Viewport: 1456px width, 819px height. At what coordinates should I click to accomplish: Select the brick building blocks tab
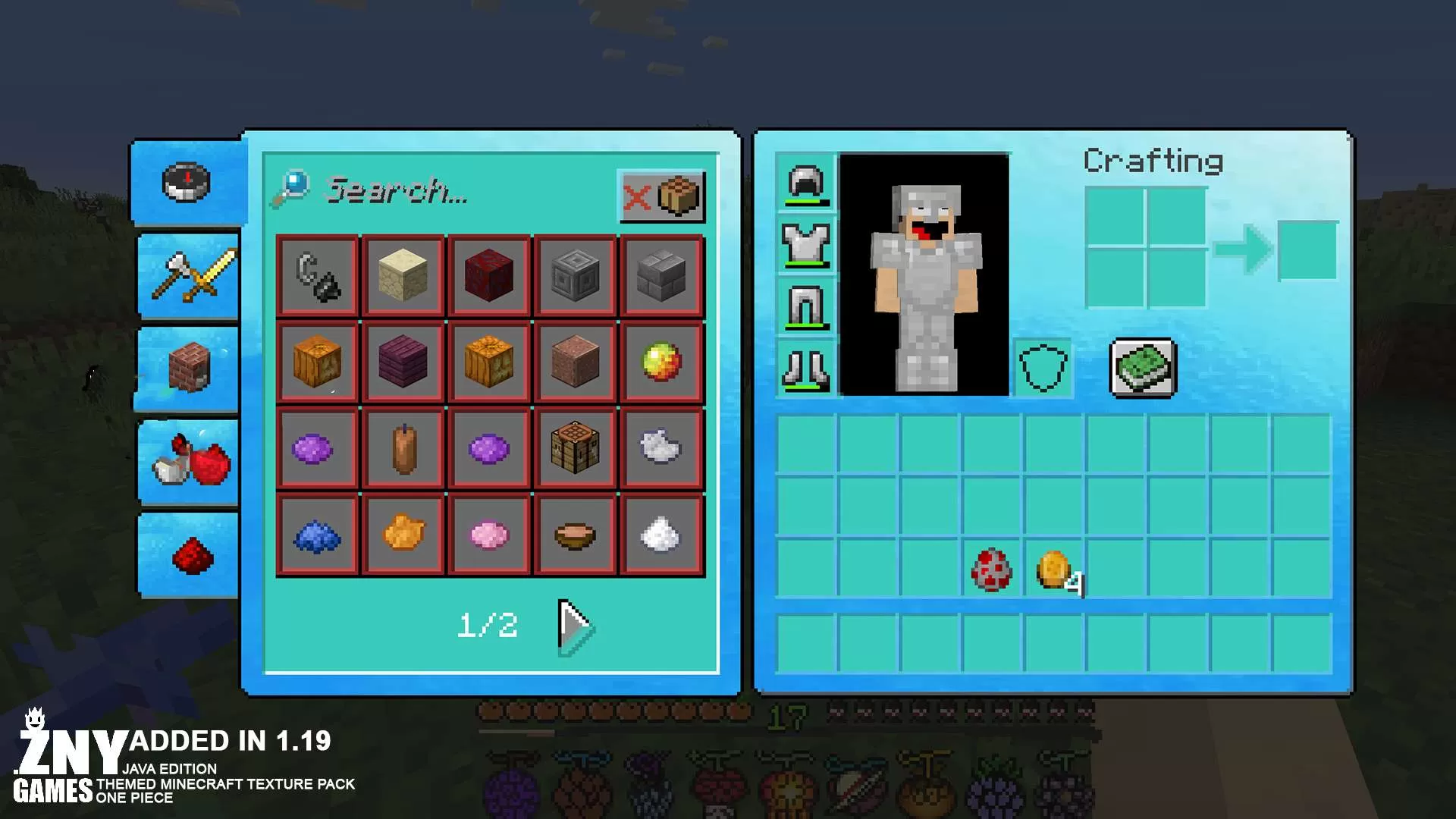coord(190,369)
